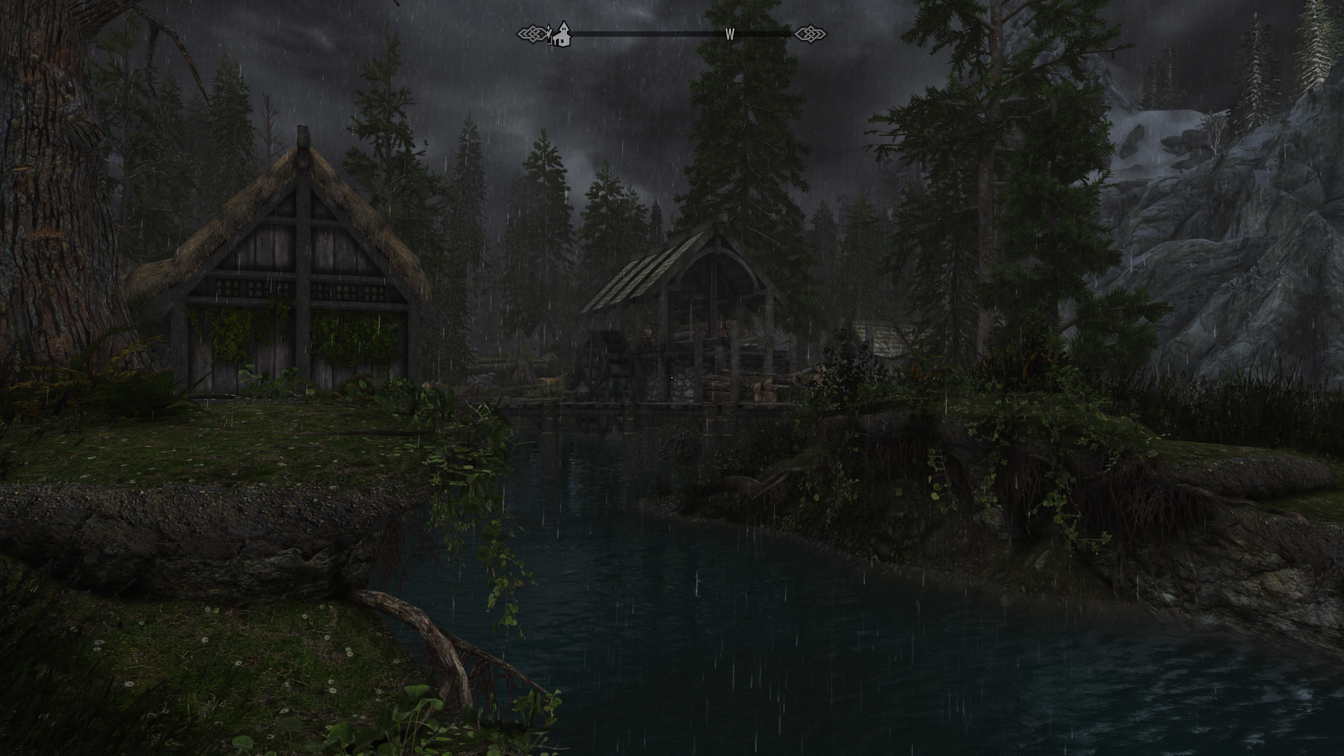
Task: Click the settlement marker on the compass
Action: pyautogui.click(x=562, y=36)
